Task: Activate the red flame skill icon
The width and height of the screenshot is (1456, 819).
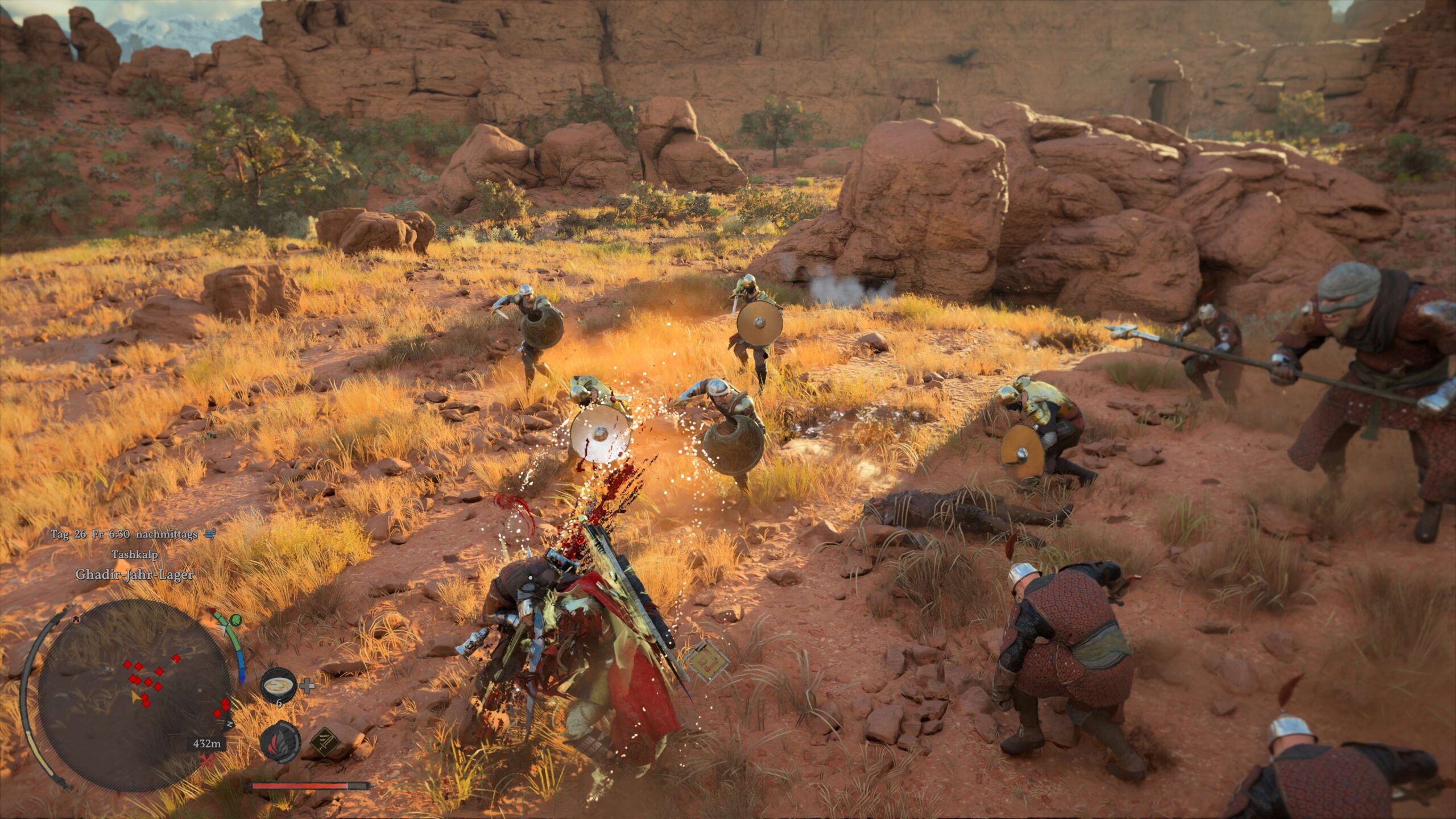Action: click(x=280, y=742)
